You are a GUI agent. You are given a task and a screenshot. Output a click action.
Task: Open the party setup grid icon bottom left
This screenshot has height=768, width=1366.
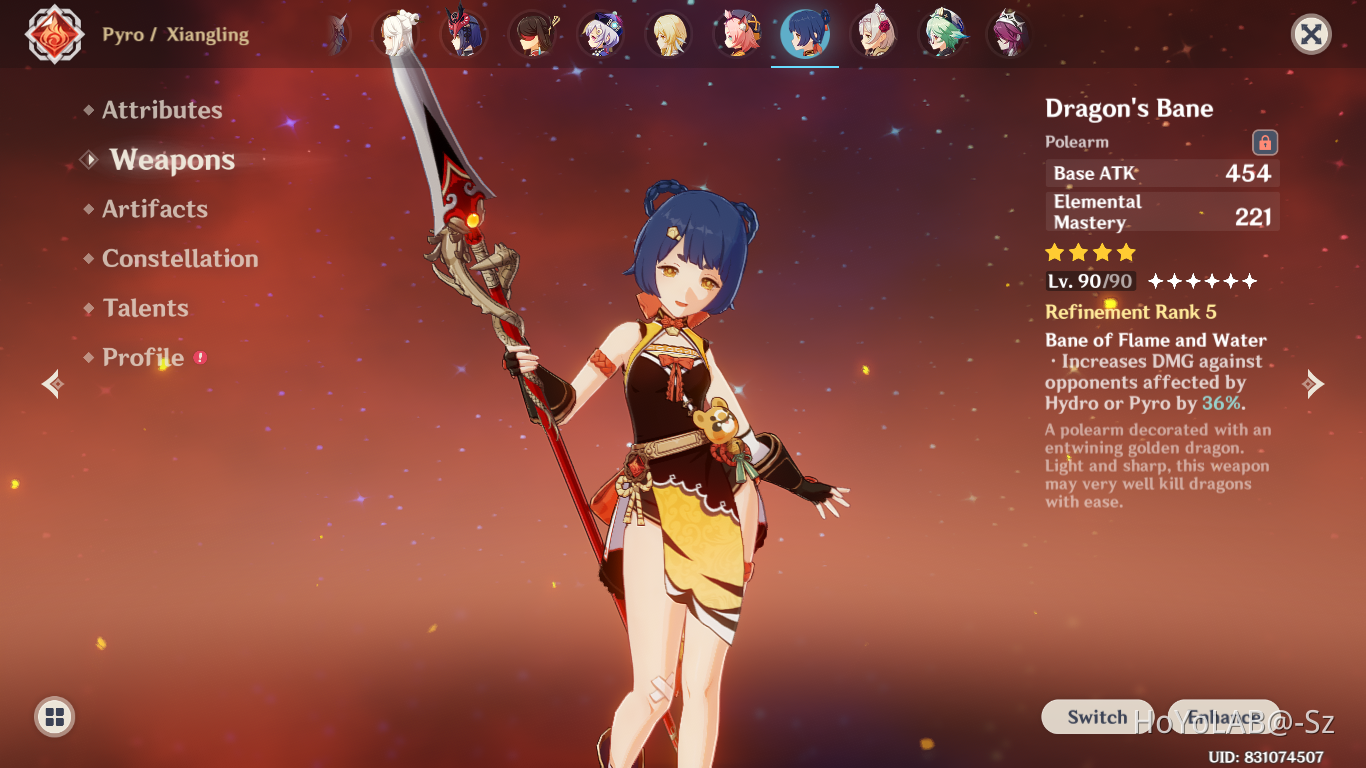pyautogui.click(x=52, y=716)
